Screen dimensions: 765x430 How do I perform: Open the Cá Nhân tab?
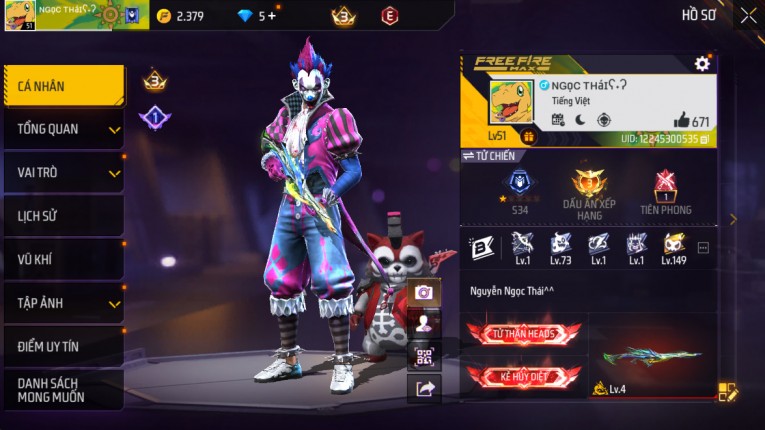[64, 86]
